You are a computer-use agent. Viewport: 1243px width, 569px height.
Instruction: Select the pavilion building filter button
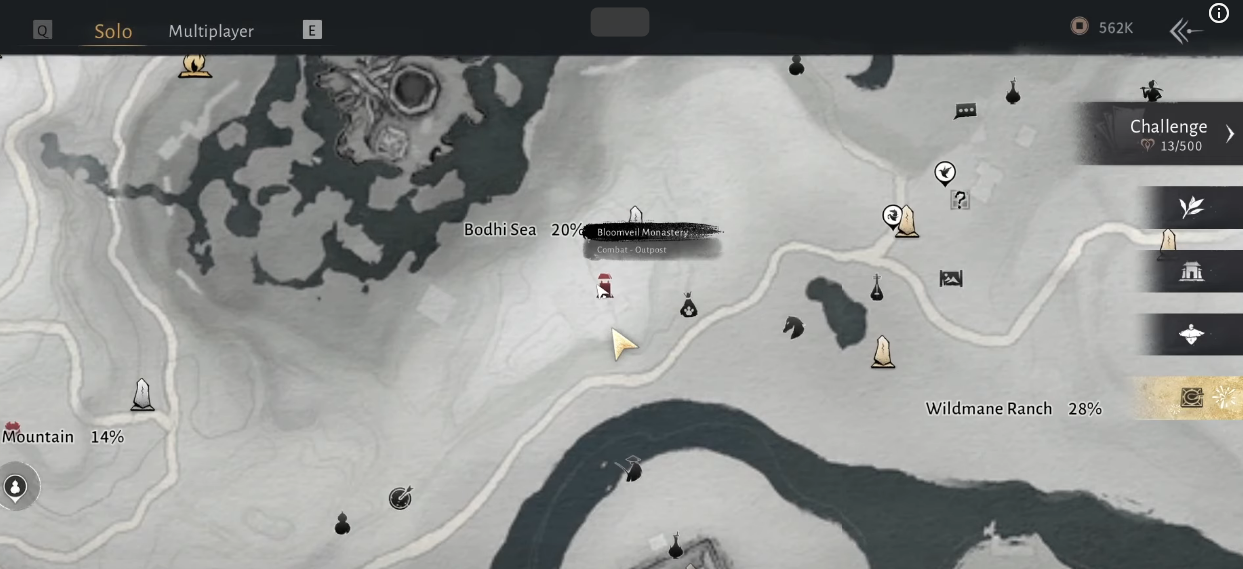click(x=1191, y=271)
